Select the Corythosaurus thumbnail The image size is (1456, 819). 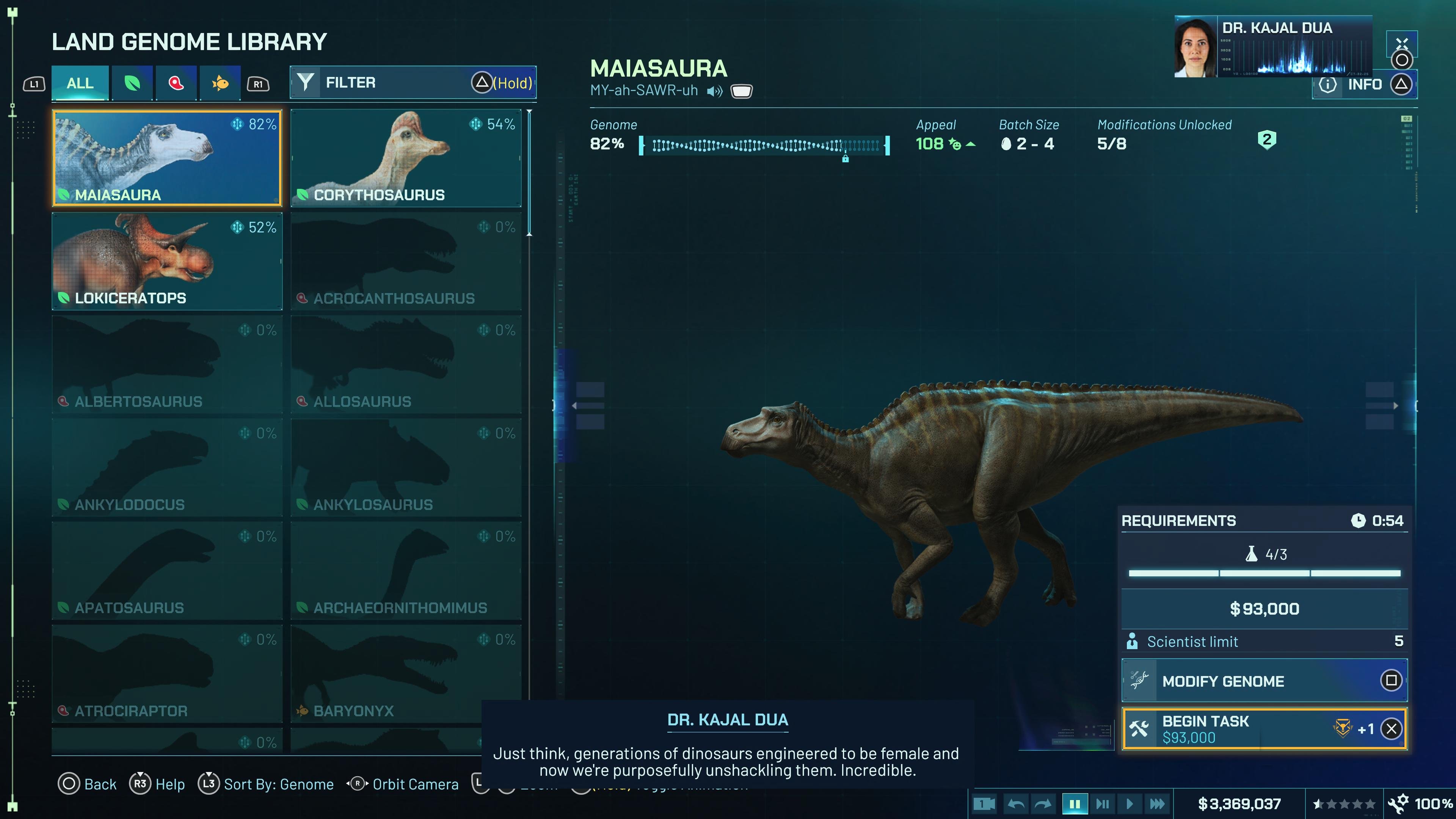tap(406, 158)
